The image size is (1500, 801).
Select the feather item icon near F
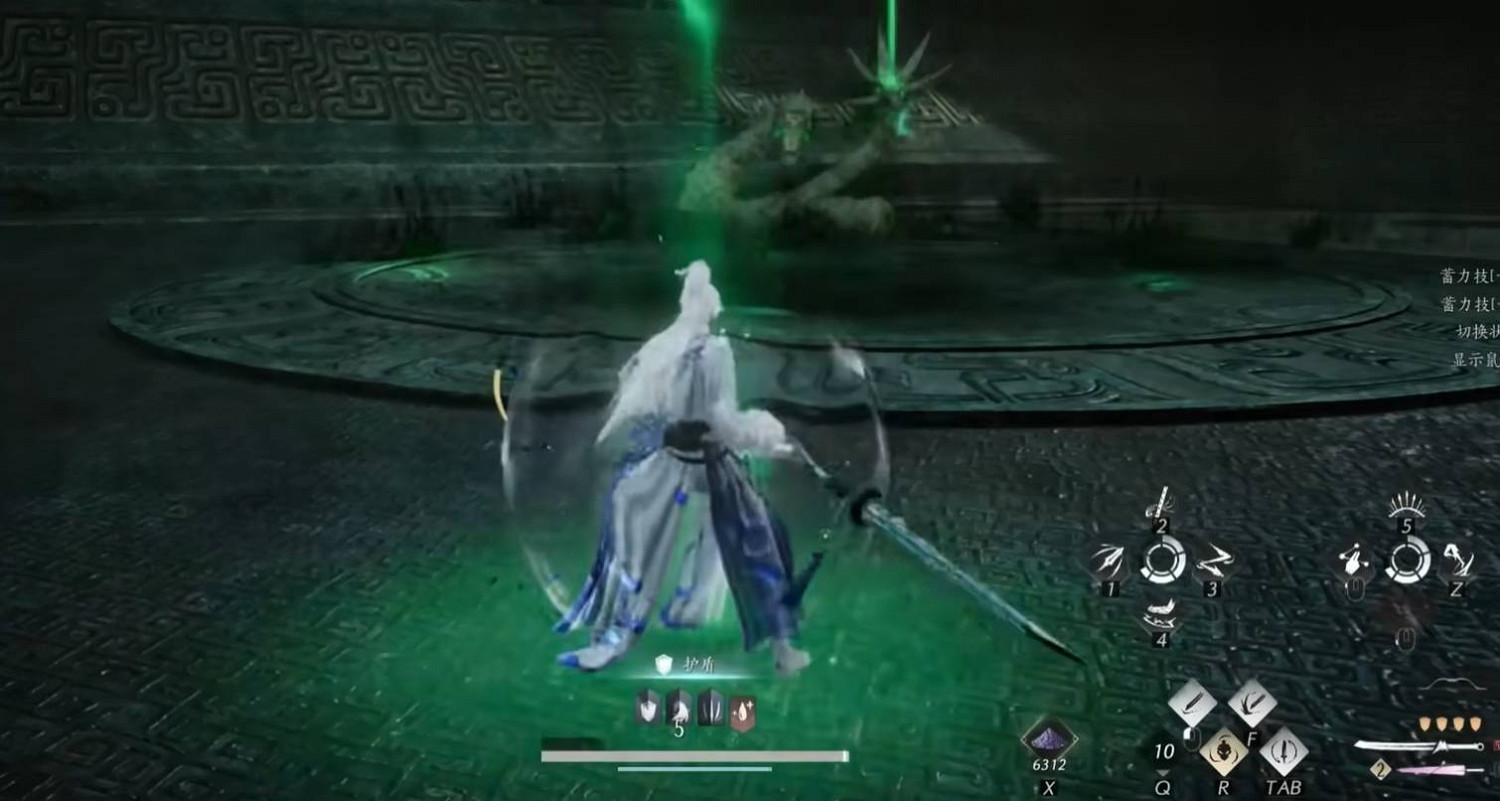1252,702
